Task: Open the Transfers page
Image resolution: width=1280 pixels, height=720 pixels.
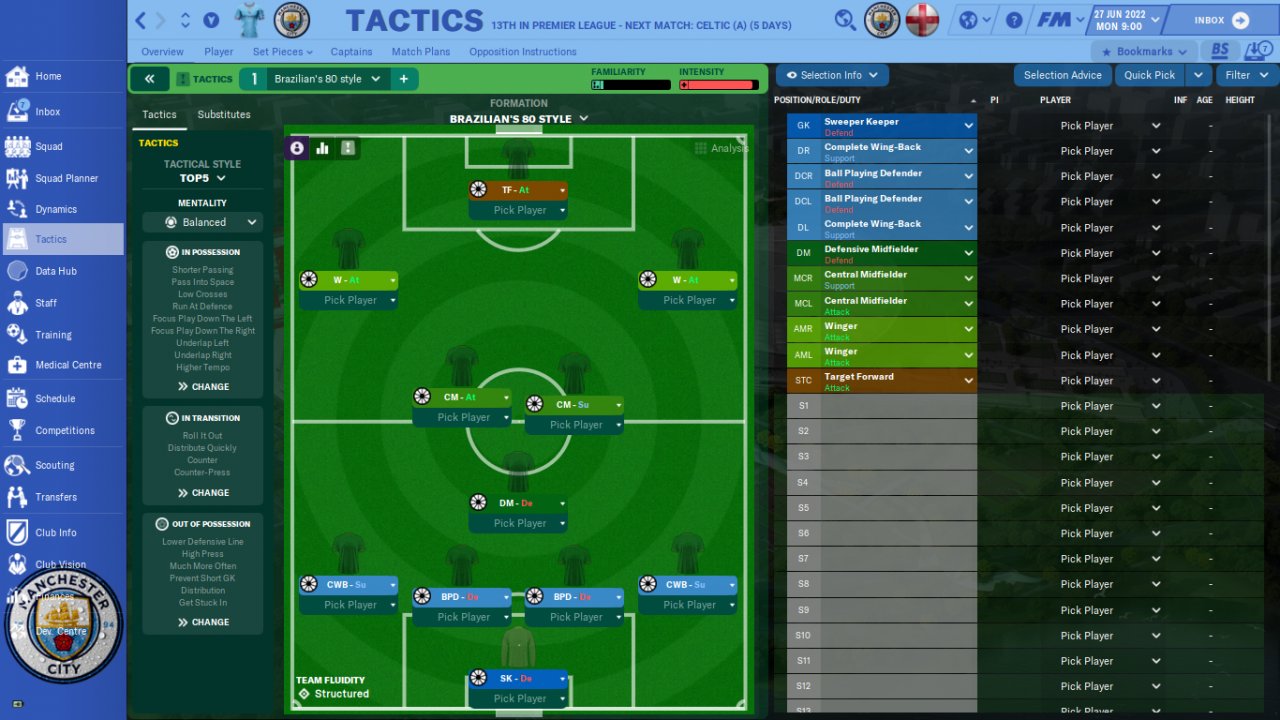Action: click(55, 497)
